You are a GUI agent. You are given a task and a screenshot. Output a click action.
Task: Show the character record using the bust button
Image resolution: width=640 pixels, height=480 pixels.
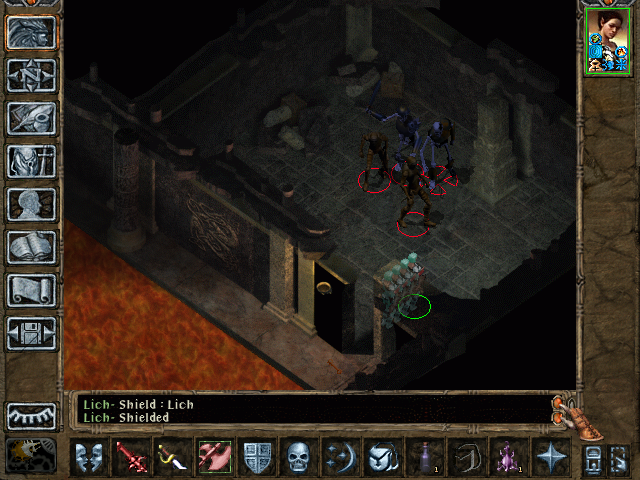click(x=32, y=204)
